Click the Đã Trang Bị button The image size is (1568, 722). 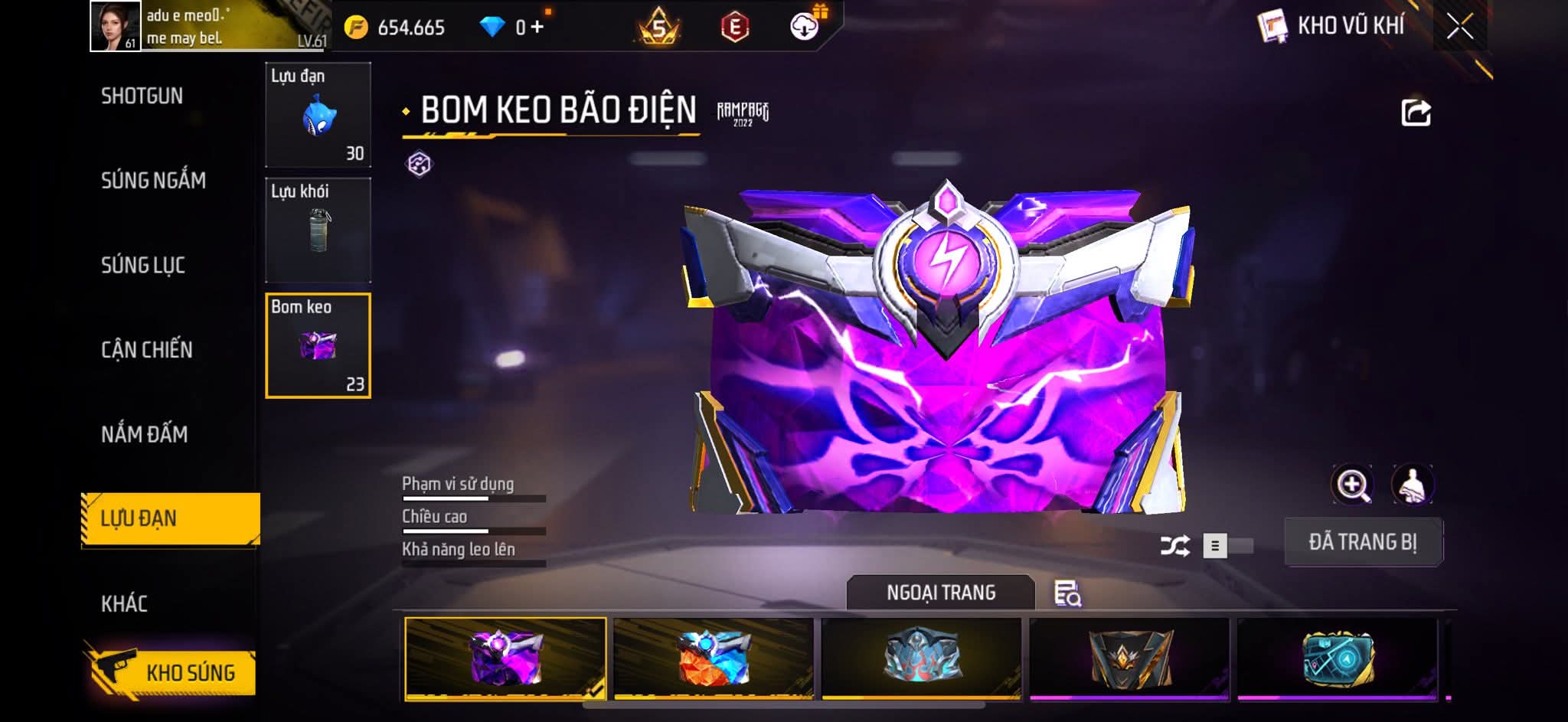[x=1363, y=542]
